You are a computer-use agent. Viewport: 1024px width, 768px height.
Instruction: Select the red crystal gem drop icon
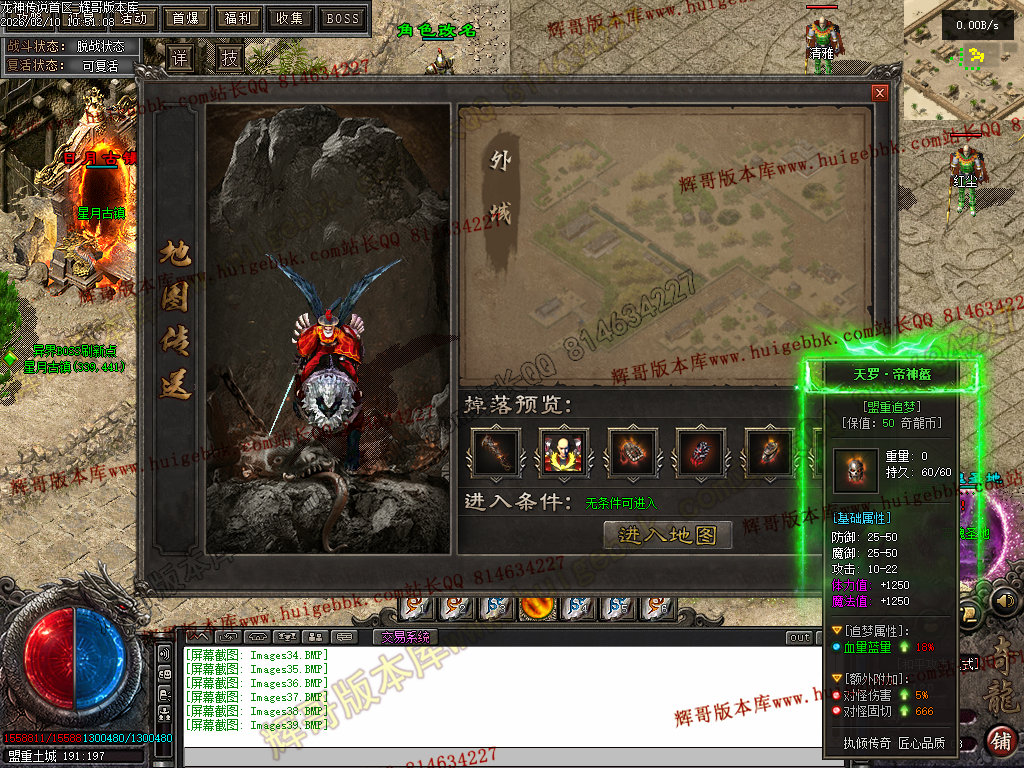[700, 452]
